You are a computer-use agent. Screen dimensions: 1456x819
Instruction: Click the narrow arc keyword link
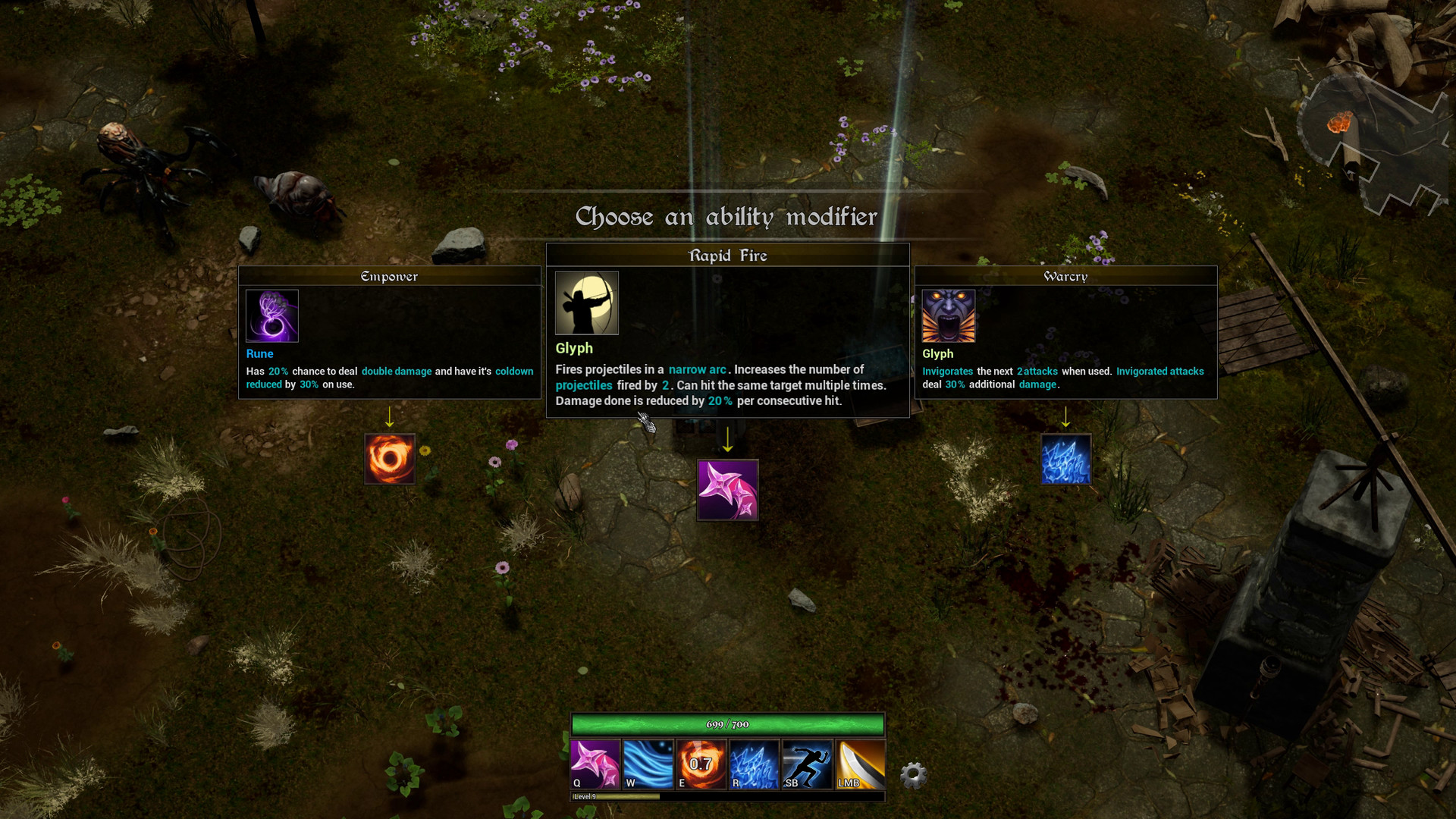[x=697, y=369]
